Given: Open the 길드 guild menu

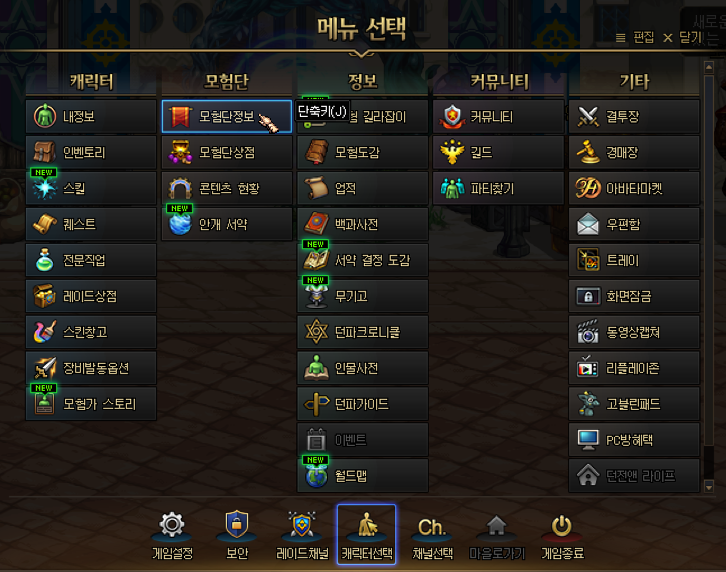Looking at the screenshot, I should (x=498, y=152).
